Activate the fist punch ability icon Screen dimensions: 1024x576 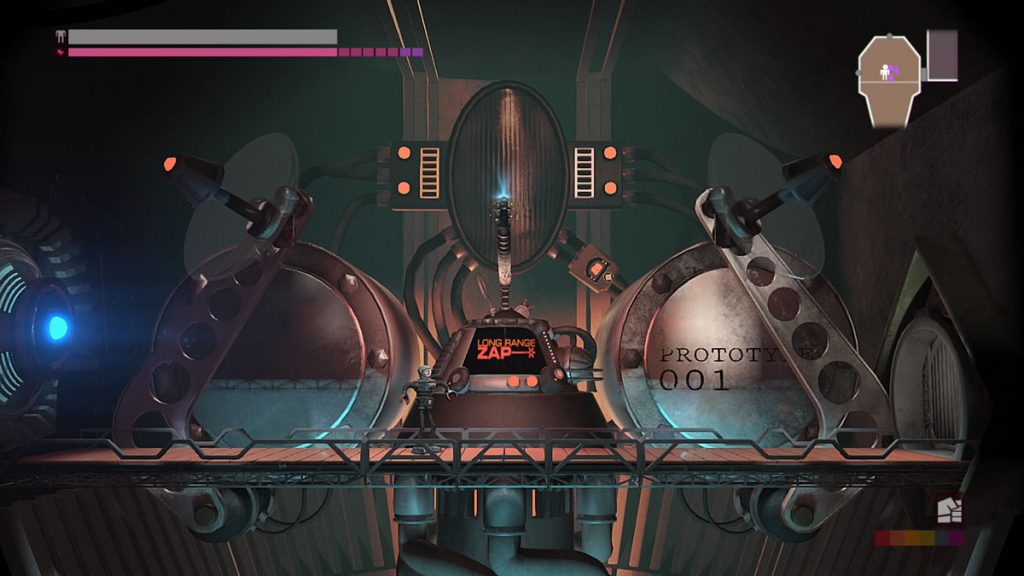(x=949, y=511)
